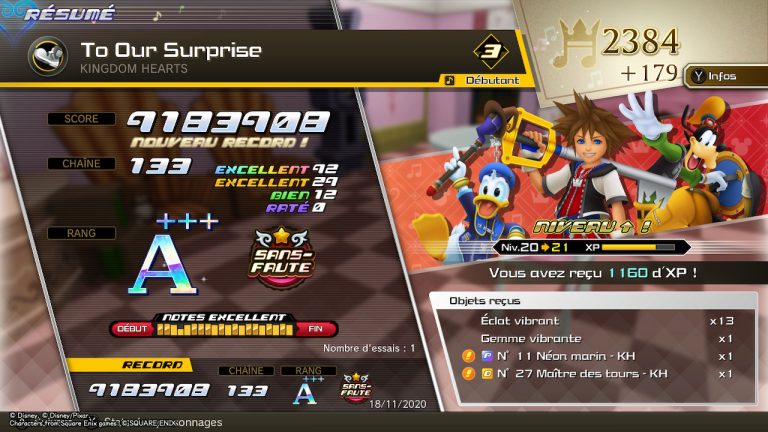The width and height of the screenshot is (768, 432).
Task: Open the Infos panel
Action: 718,75
